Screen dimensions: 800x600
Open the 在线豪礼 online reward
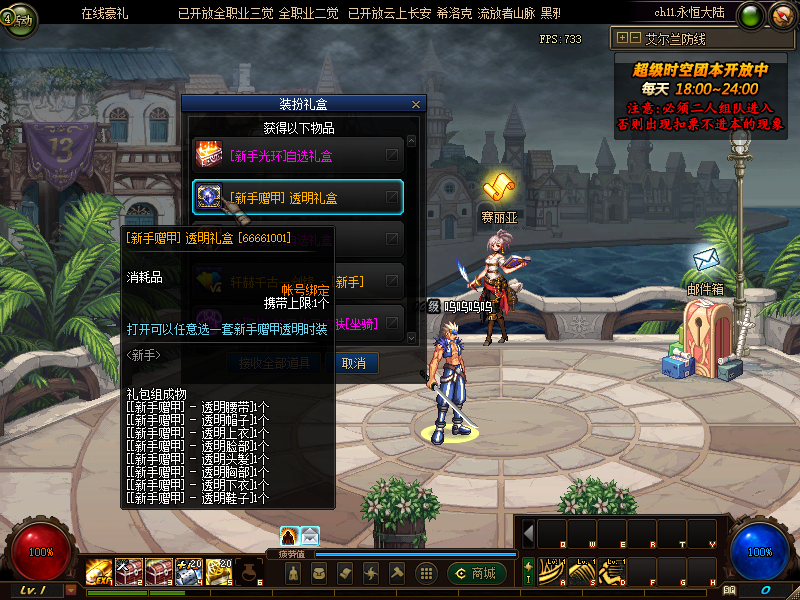(x=107, y=13)
